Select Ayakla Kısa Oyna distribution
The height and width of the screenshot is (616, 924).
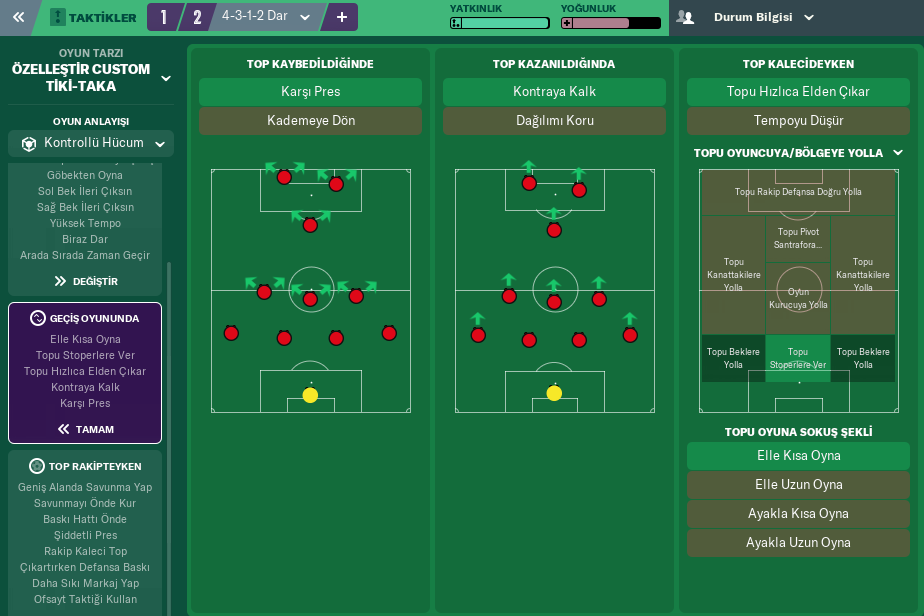point(798,514)
